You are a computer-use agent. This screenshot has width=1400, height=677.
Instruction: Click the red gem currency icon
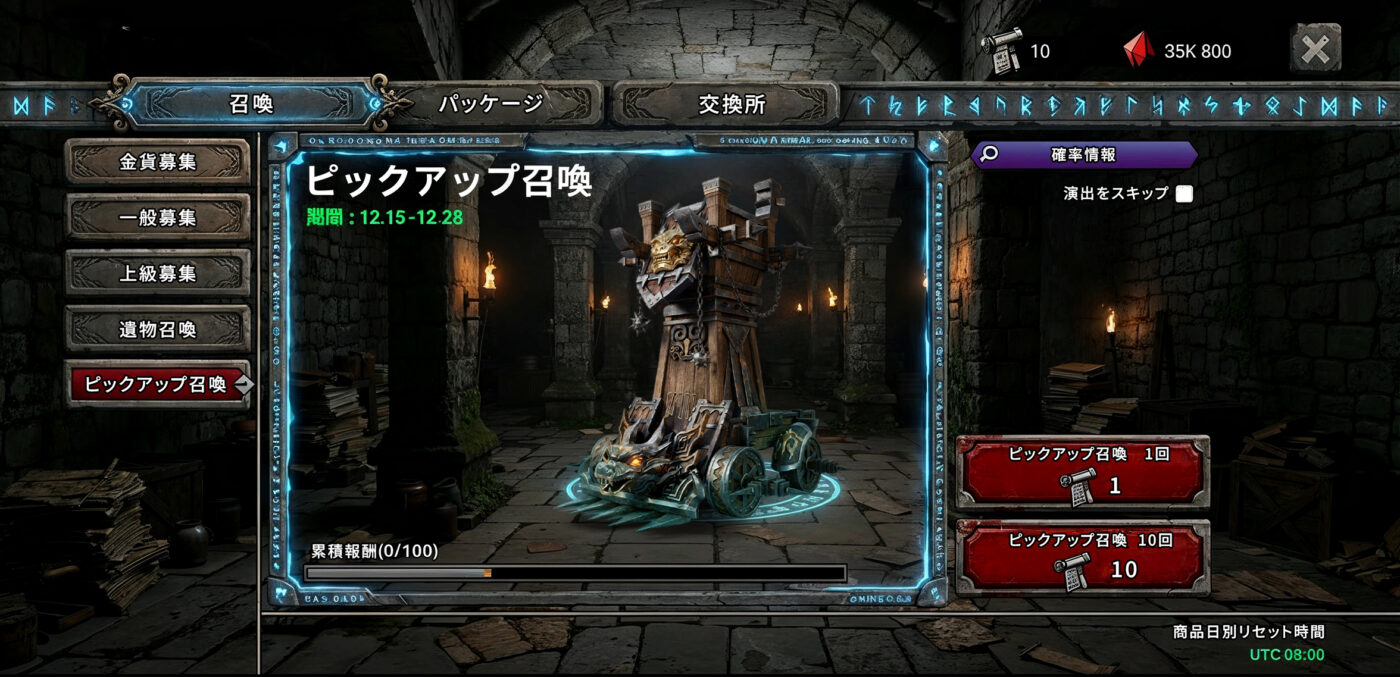pos(1138,50)
